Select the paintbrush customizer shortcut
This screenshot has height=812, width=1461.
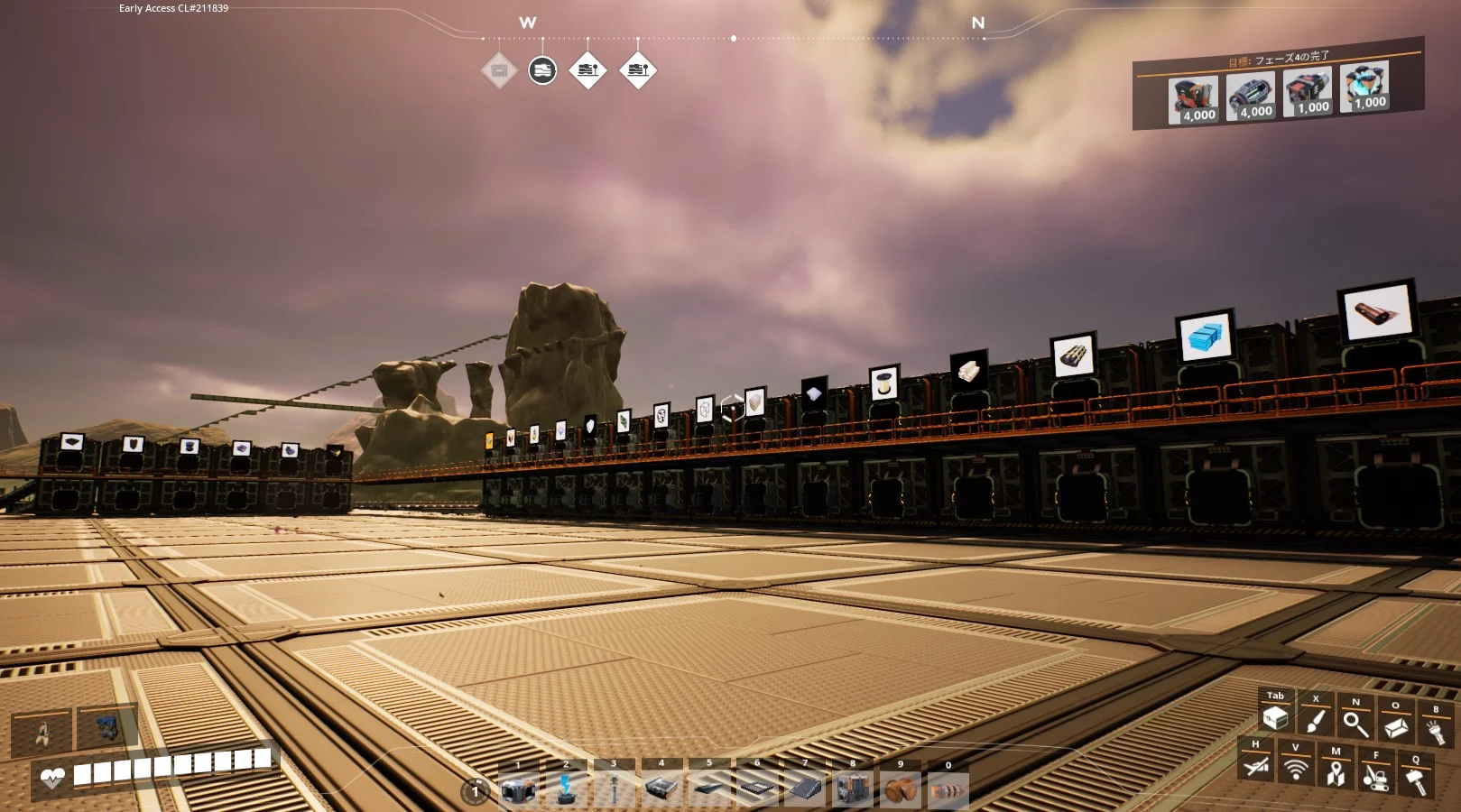(1316, 721)
